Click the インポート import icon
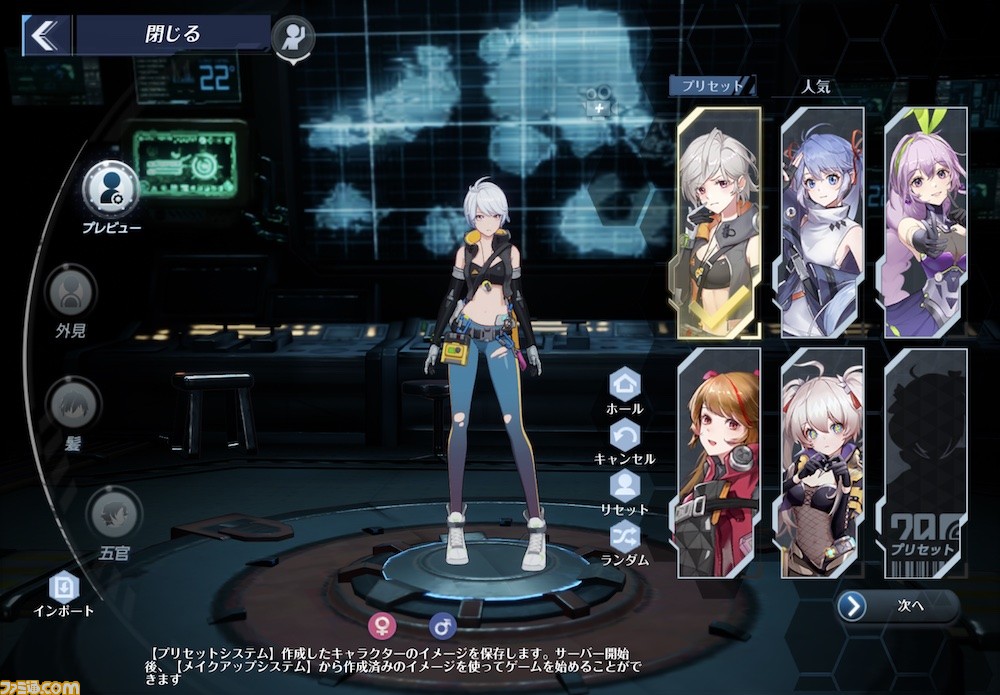Image resolution: width=1000 pixels, height=695 pixels. [63, 585]
